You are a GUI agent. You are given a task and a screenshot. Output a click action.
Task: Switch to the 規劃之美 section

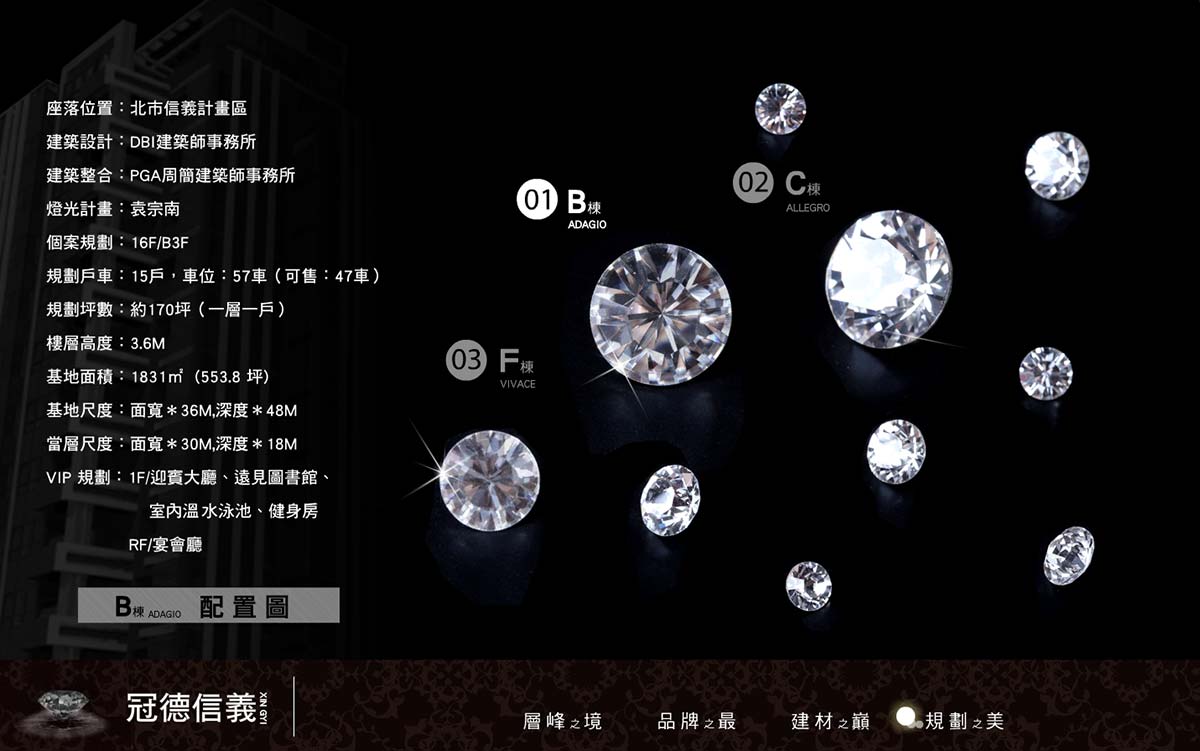click(x=962, y=721)
